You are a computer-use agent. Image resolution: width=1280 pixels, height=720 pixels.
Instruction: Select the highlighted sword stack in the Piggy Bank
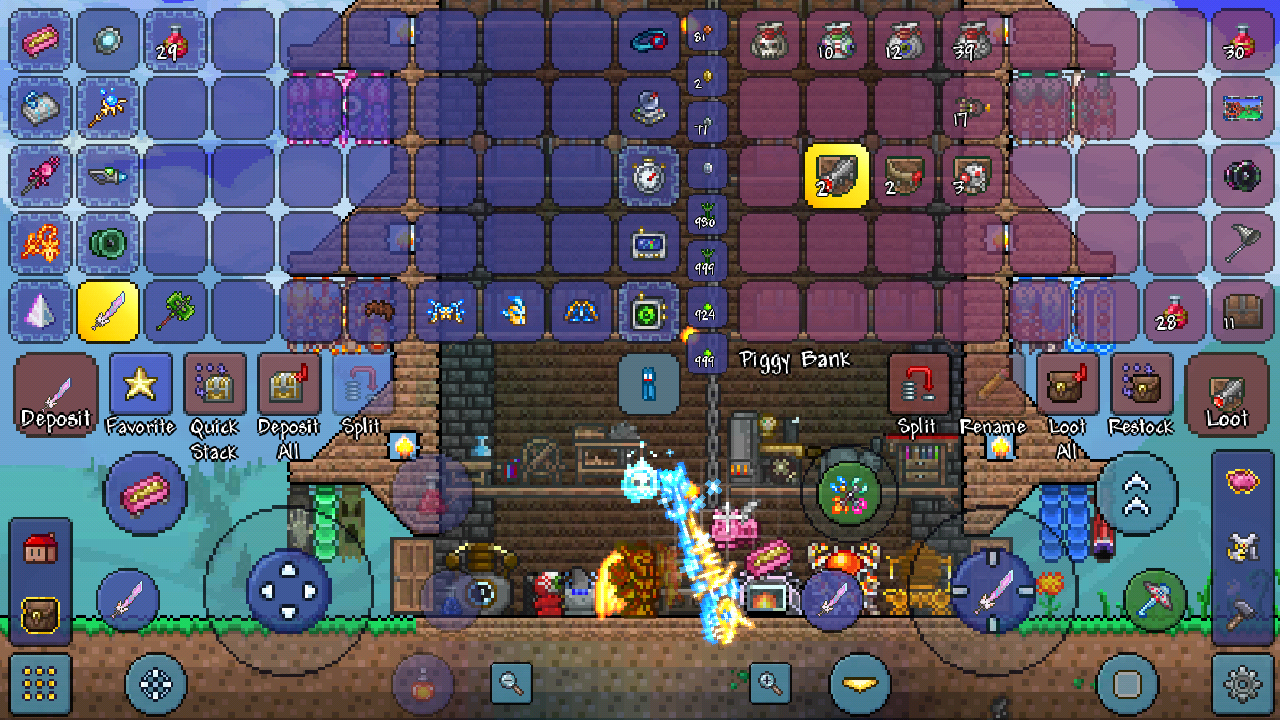click(x=836, y=176)
